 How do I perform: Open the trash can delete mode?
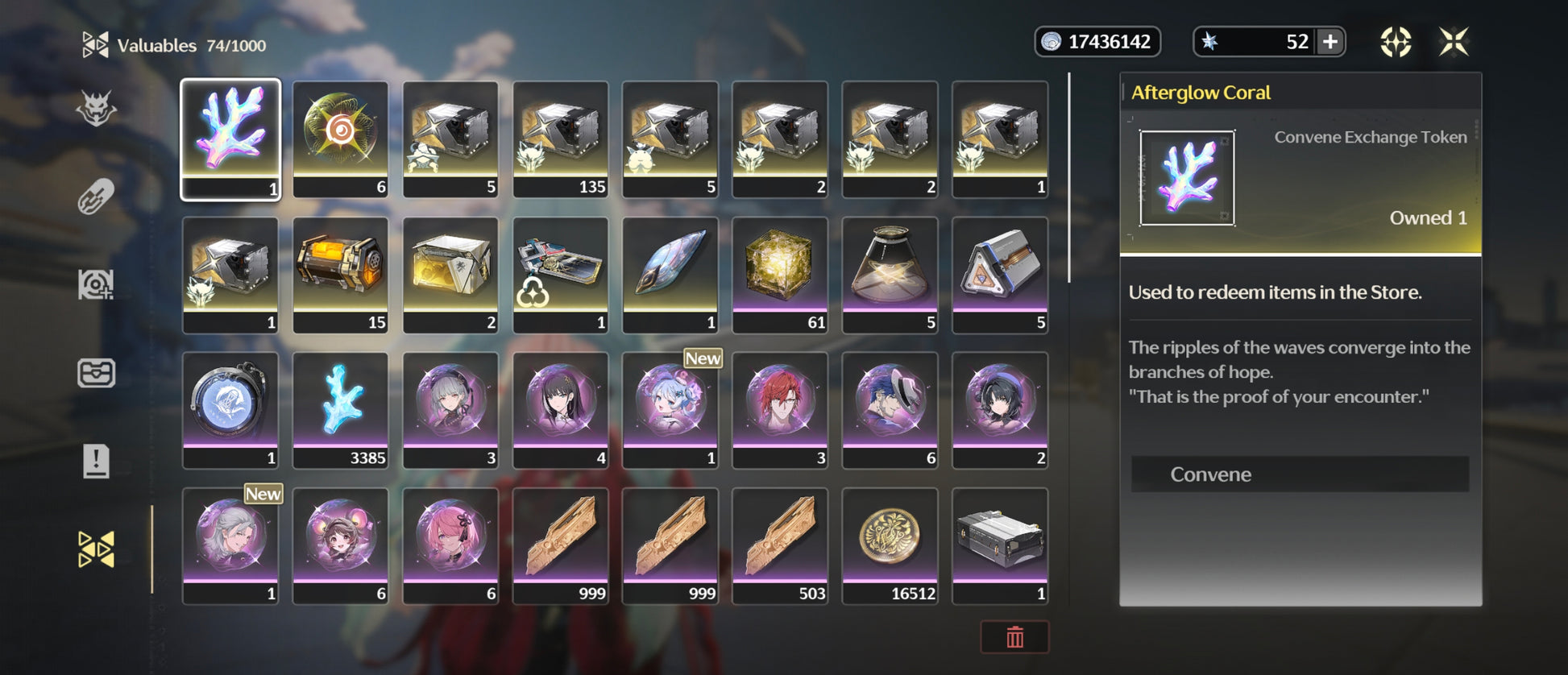1014,637
